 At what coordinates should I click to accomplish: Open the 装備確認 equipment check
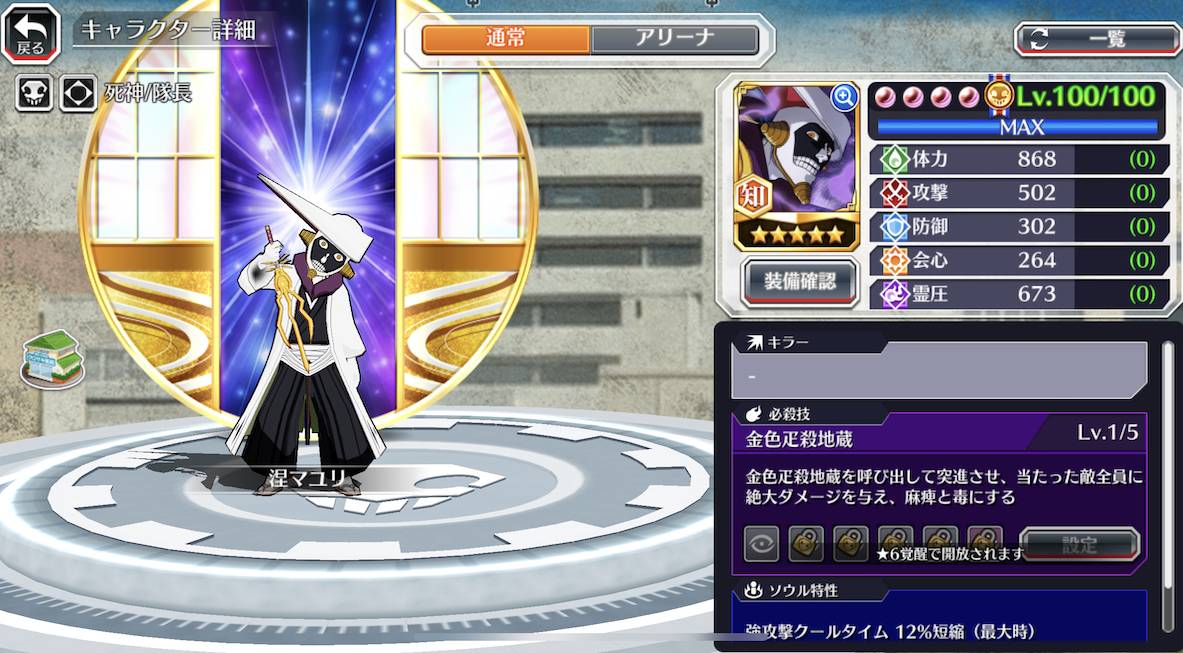800,281
